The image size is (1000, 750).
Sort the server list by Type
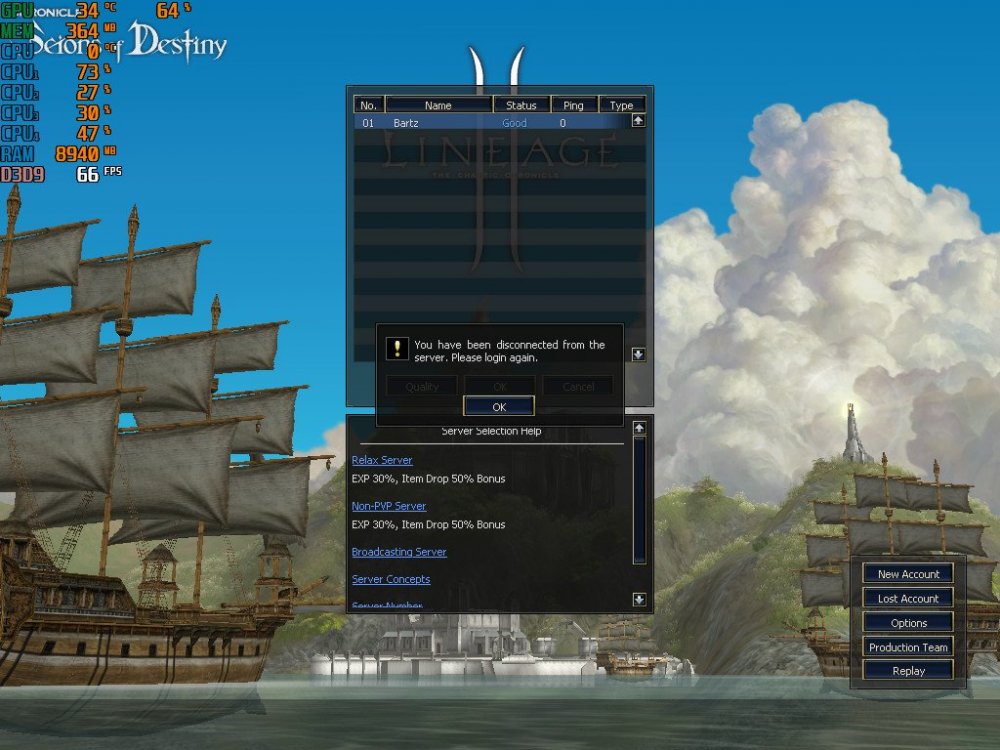622,105
